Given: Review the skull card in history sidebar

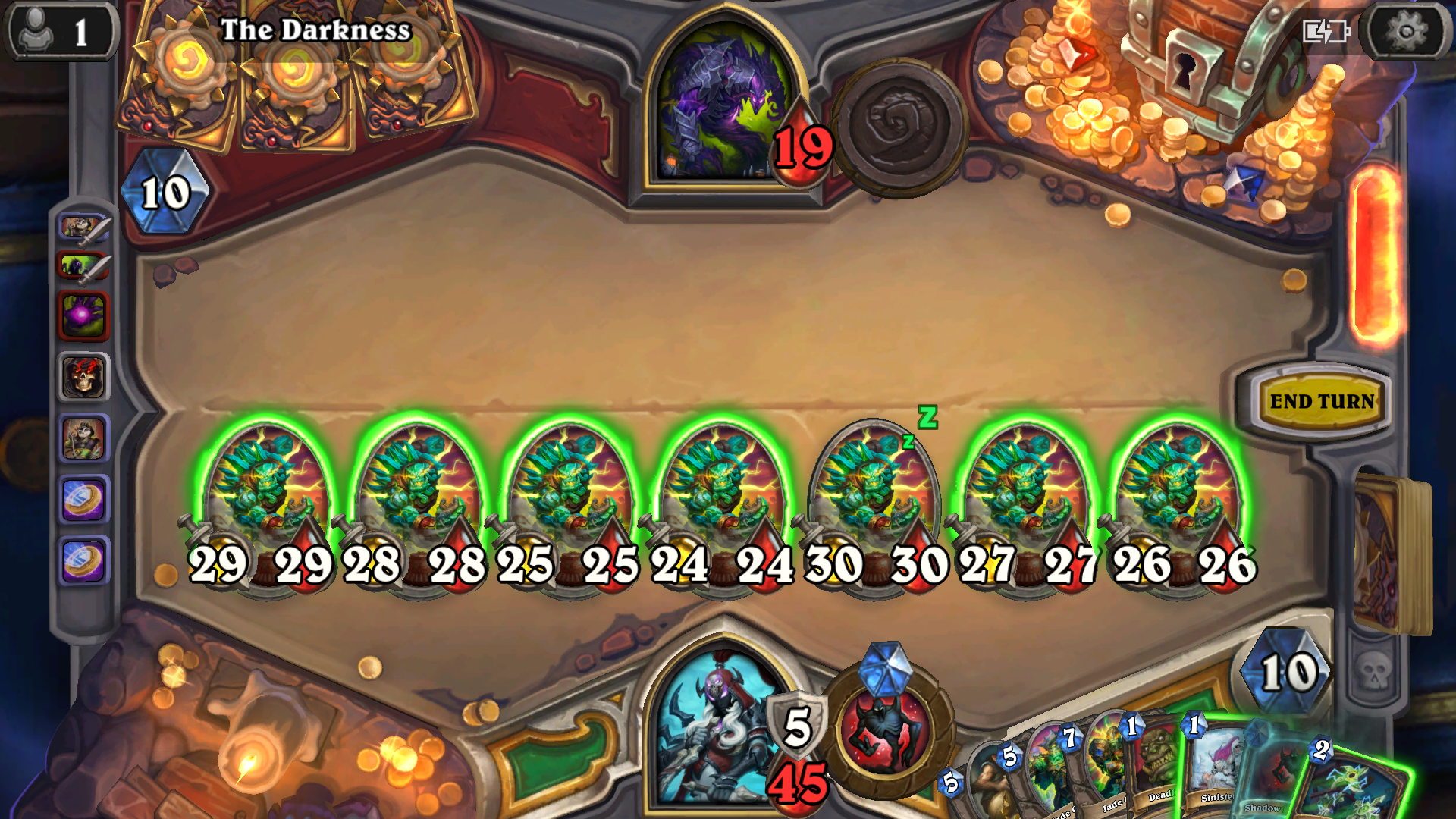Looking at the screenshot, I should click(83, 378).
